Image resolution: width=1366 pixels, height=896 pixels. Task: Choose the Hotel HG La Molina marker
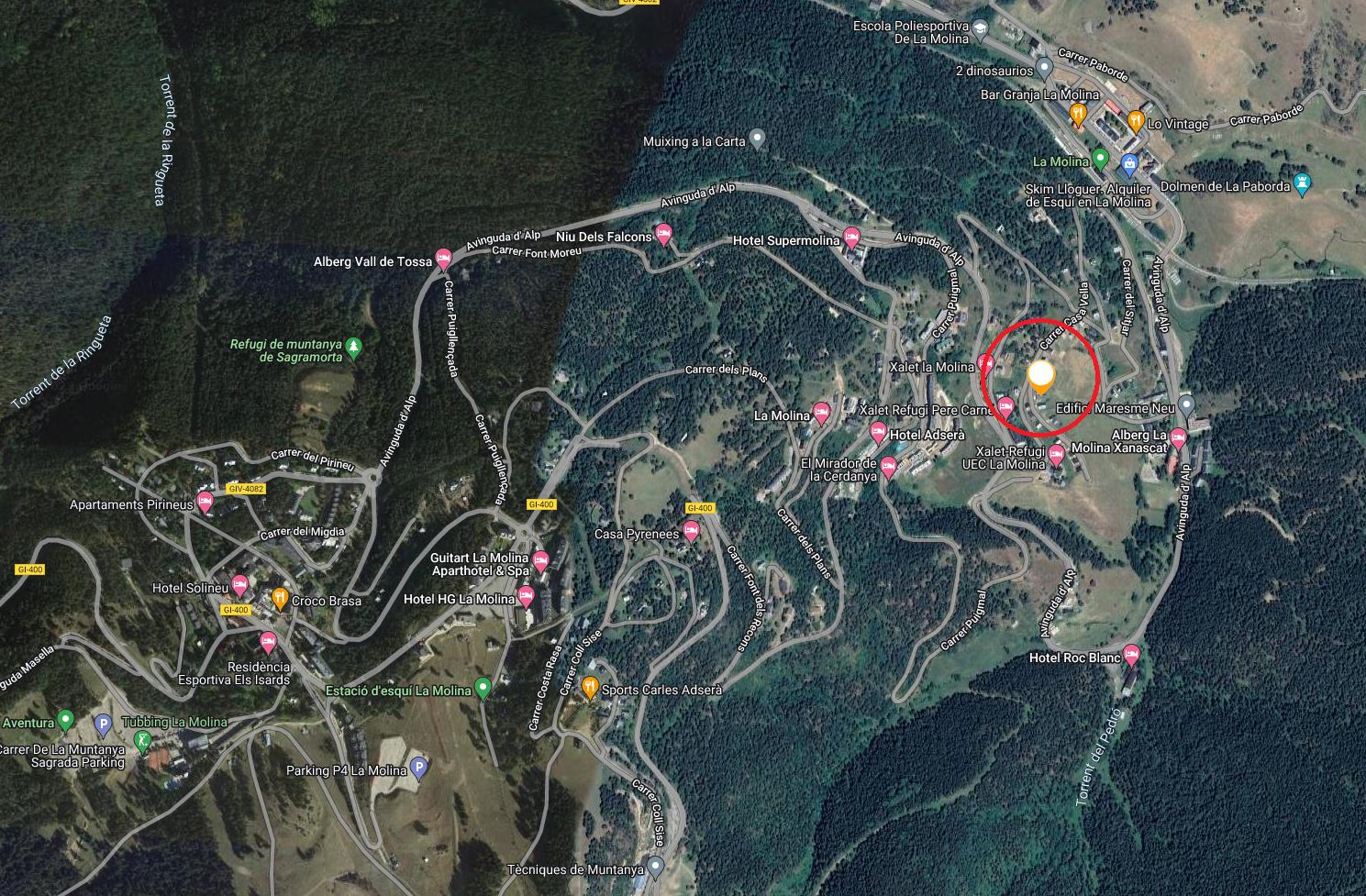527,597
